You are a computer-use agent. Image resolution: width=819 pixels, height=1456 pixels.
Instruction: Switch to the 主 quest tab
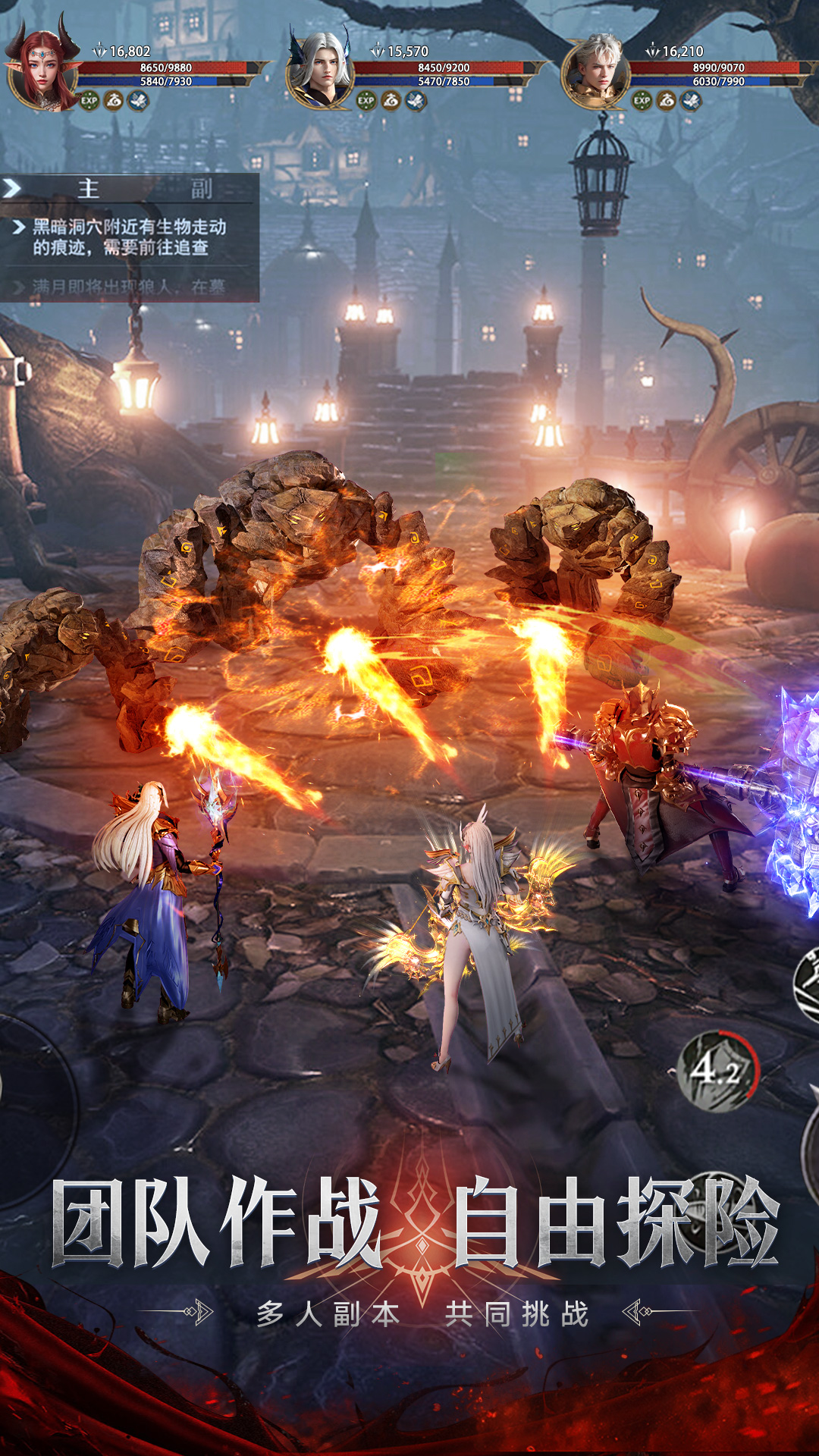[x=89, y=188]
